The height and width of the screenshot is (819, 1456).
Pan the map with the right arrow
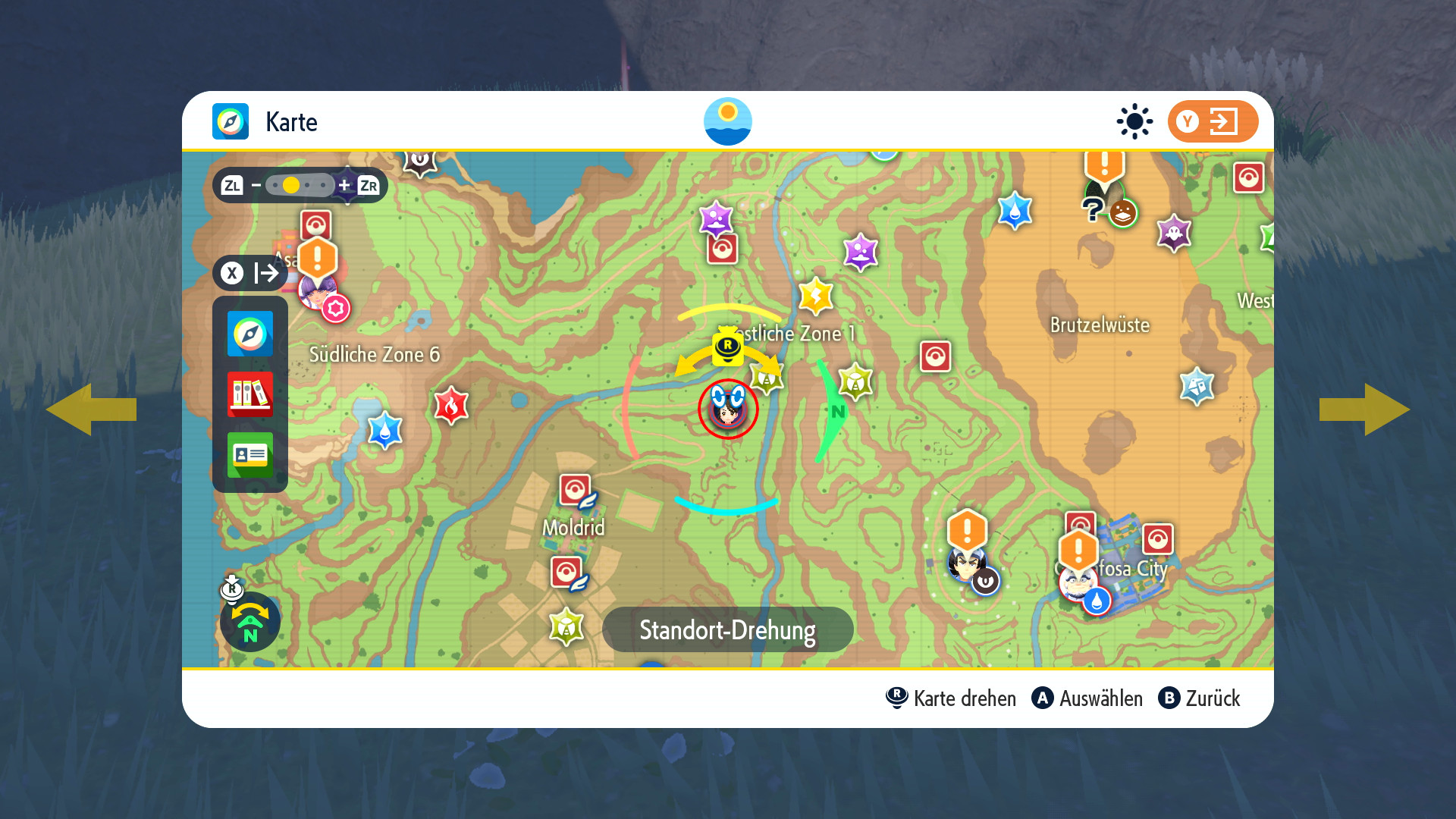pyautogui.click(x=1365, y=409)
